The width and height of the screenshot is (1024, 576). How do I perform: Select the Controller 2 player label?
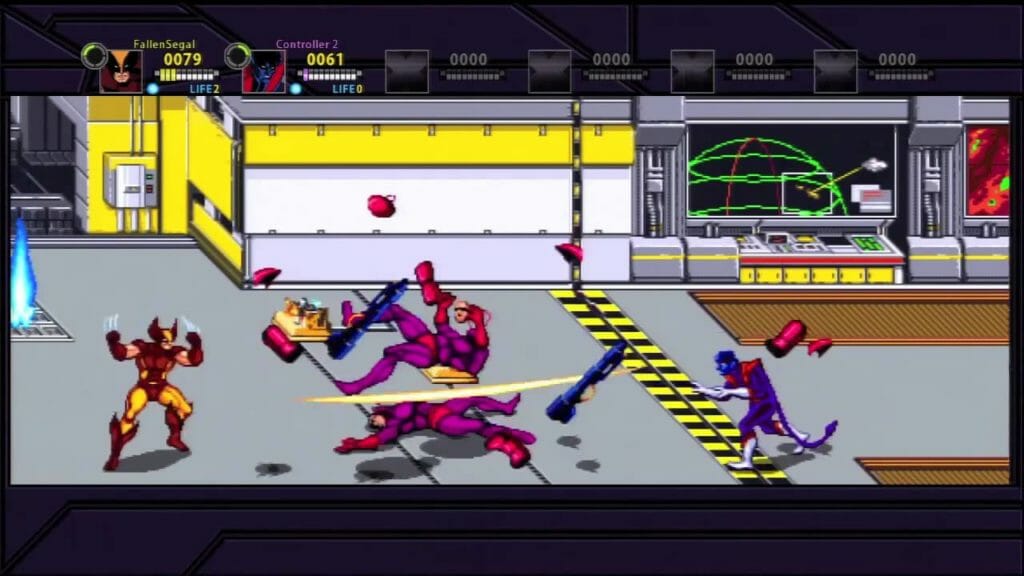[307, 44]
